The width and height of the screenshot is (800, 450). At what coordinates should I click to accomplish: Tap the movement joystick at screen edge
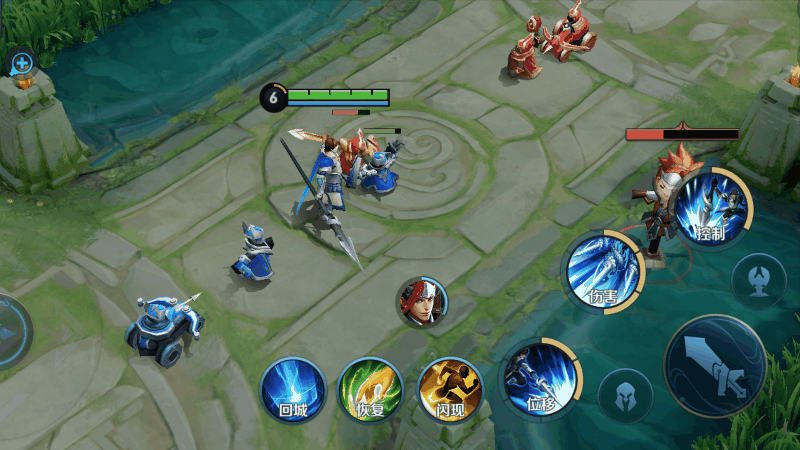tap(12, 332)
